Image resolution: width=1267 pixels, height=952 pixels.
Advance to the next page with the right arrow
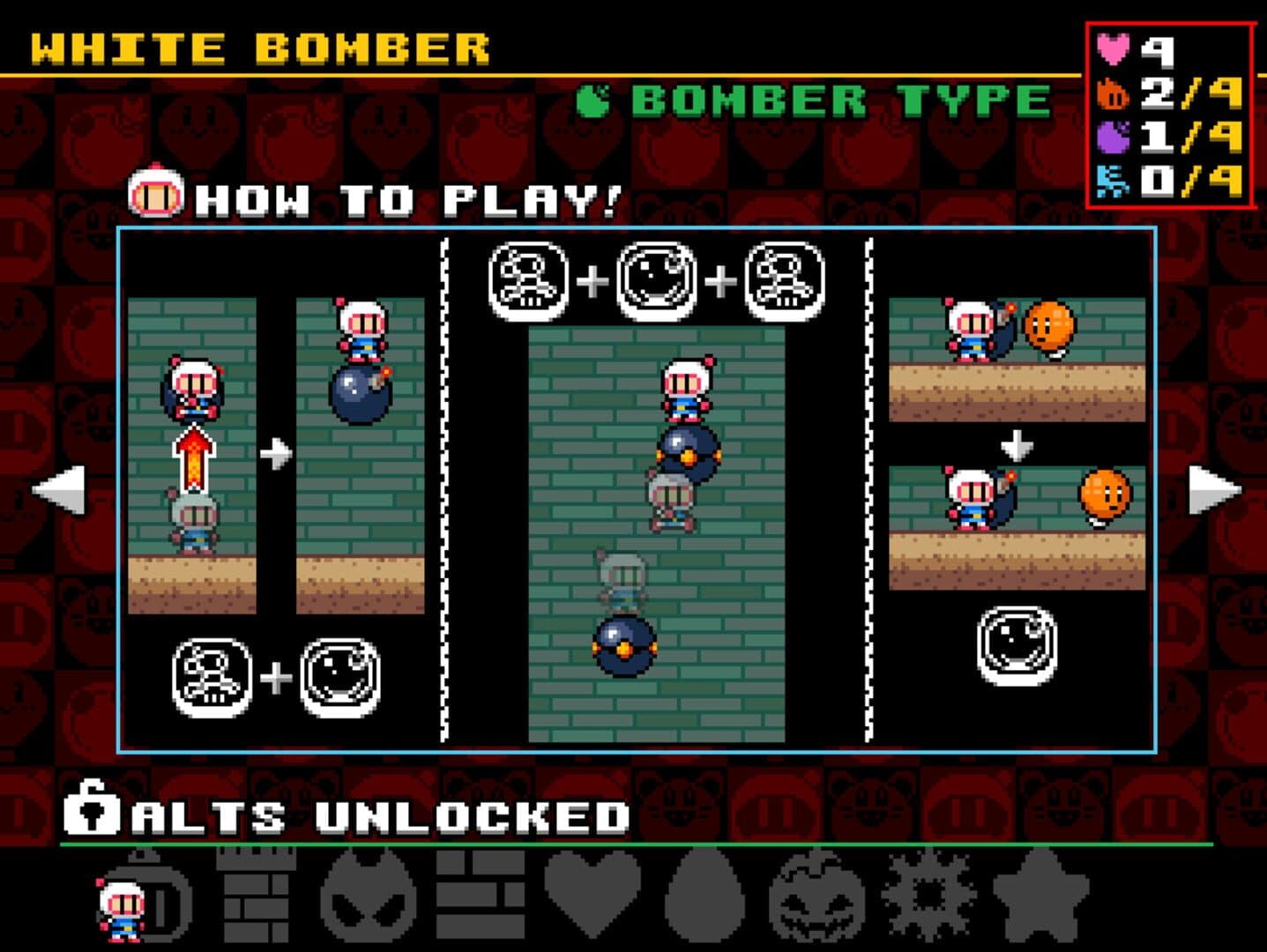[1214, 489]
